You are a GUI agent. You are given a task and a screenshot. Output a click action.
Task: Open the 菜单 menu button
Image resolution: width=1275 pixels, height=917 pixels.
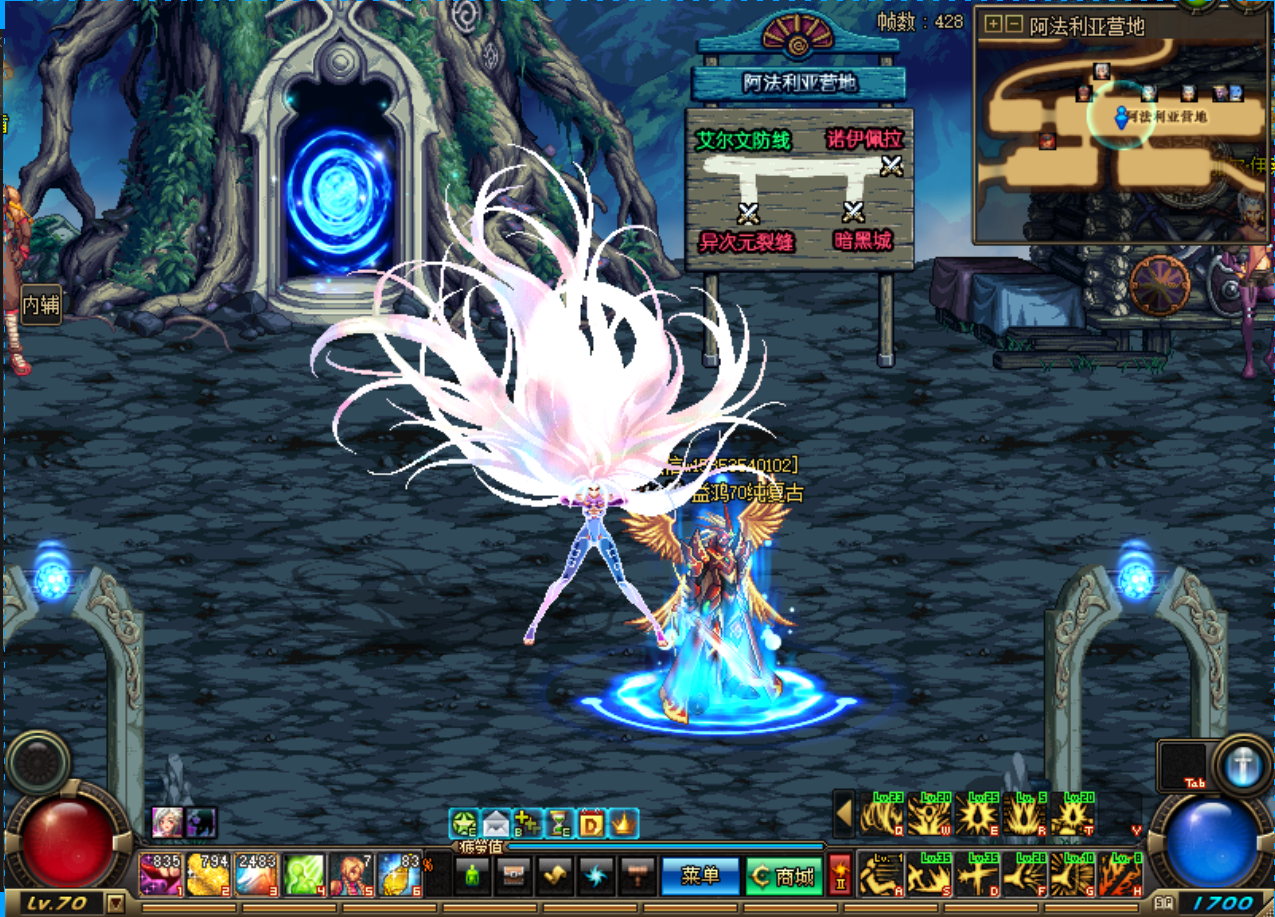tap(700, 876)
